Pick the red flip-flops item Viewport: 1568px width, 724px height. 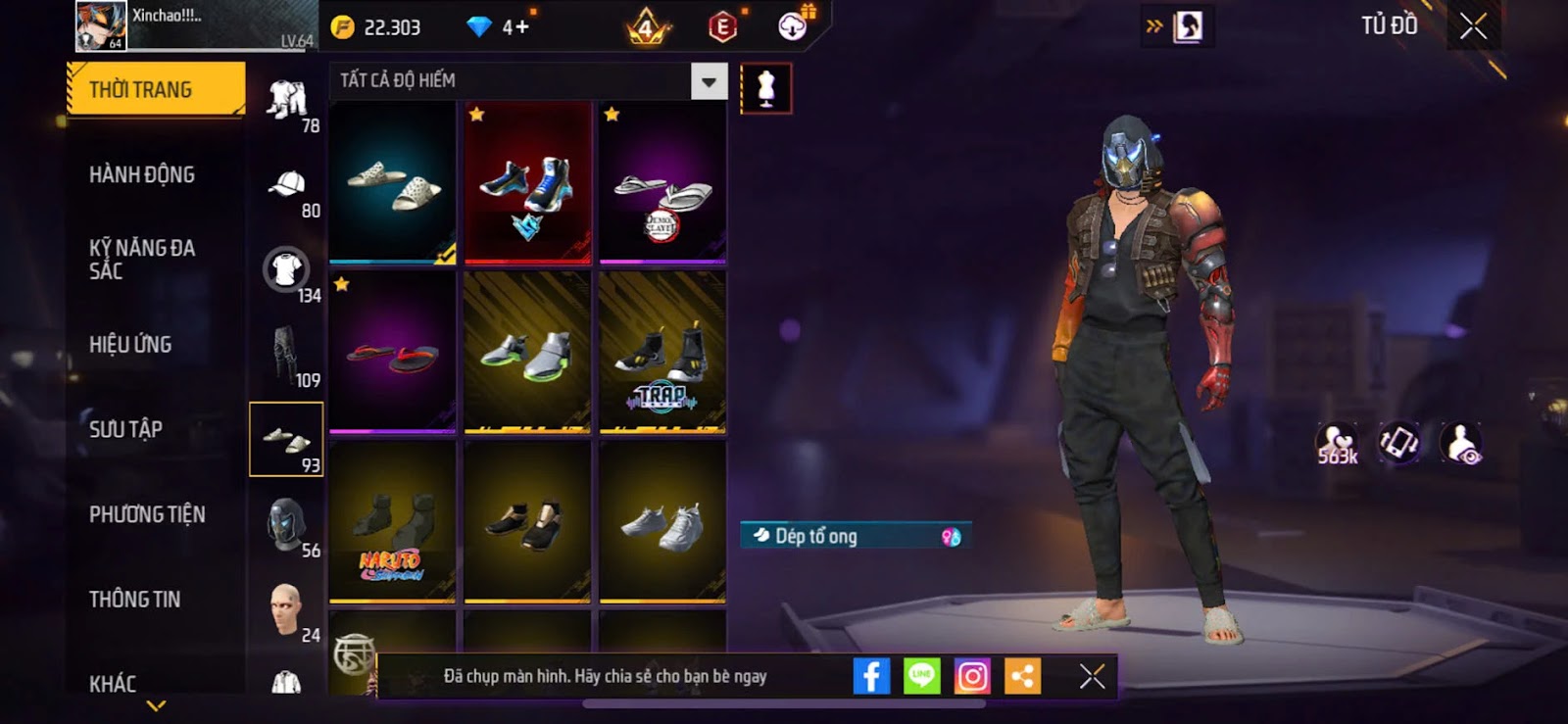pos(393,353)
